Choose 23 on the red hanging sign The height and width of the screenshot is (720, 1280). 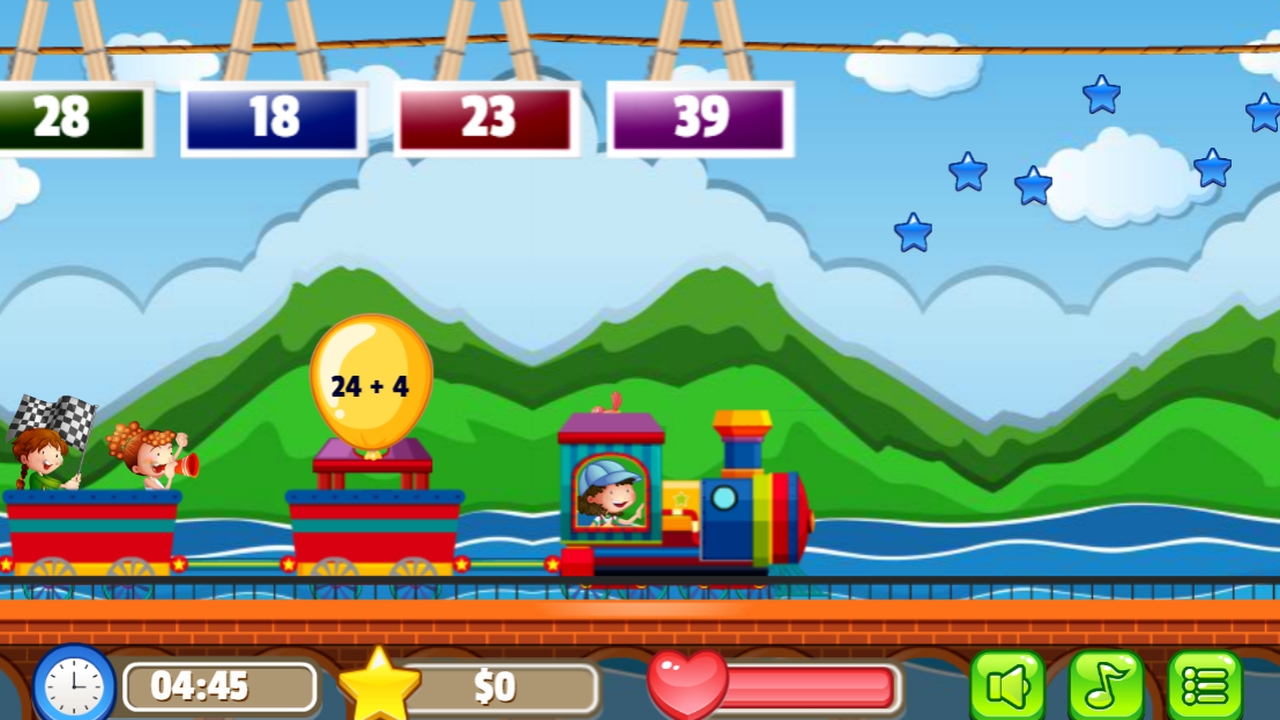[x=485, y=117]
